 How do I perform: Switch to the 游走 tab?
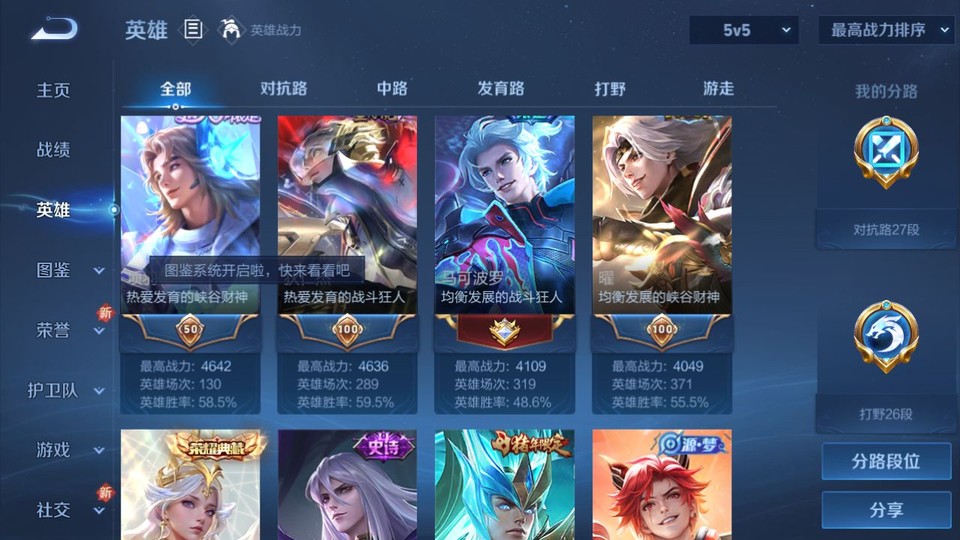tap(718, 88)
